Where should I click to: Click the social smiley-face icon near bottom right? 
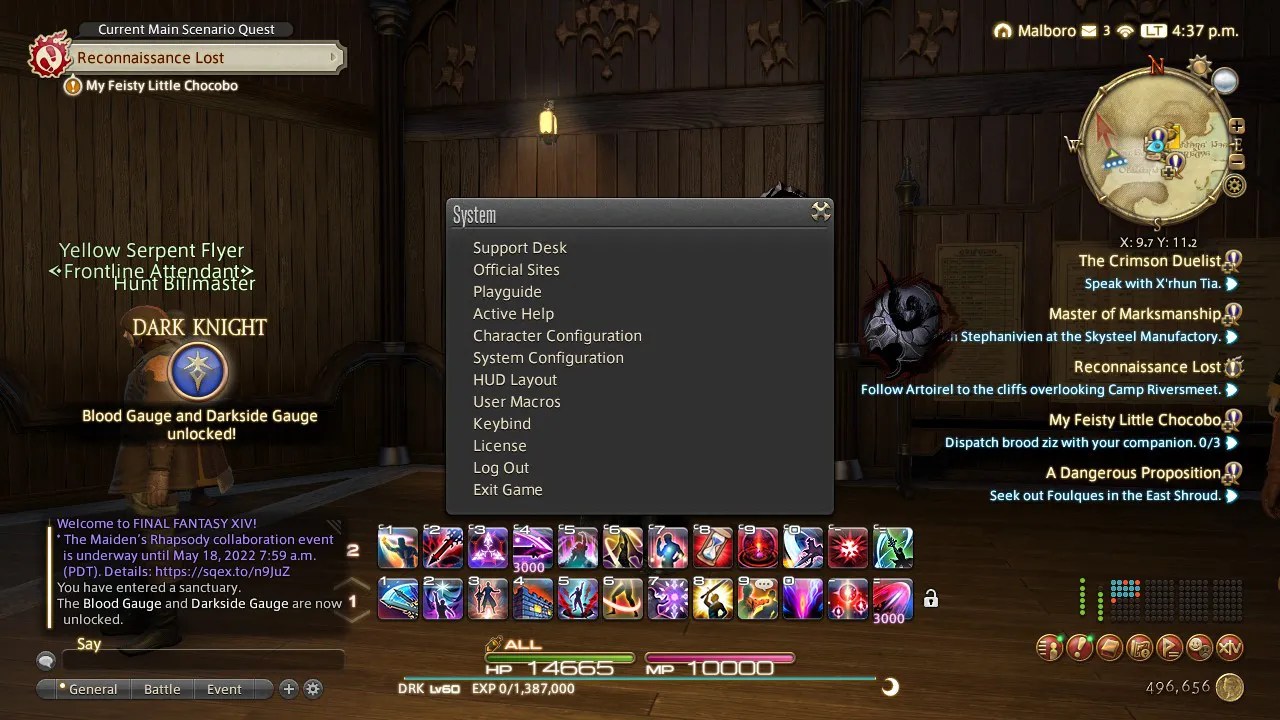[1199, 647]
